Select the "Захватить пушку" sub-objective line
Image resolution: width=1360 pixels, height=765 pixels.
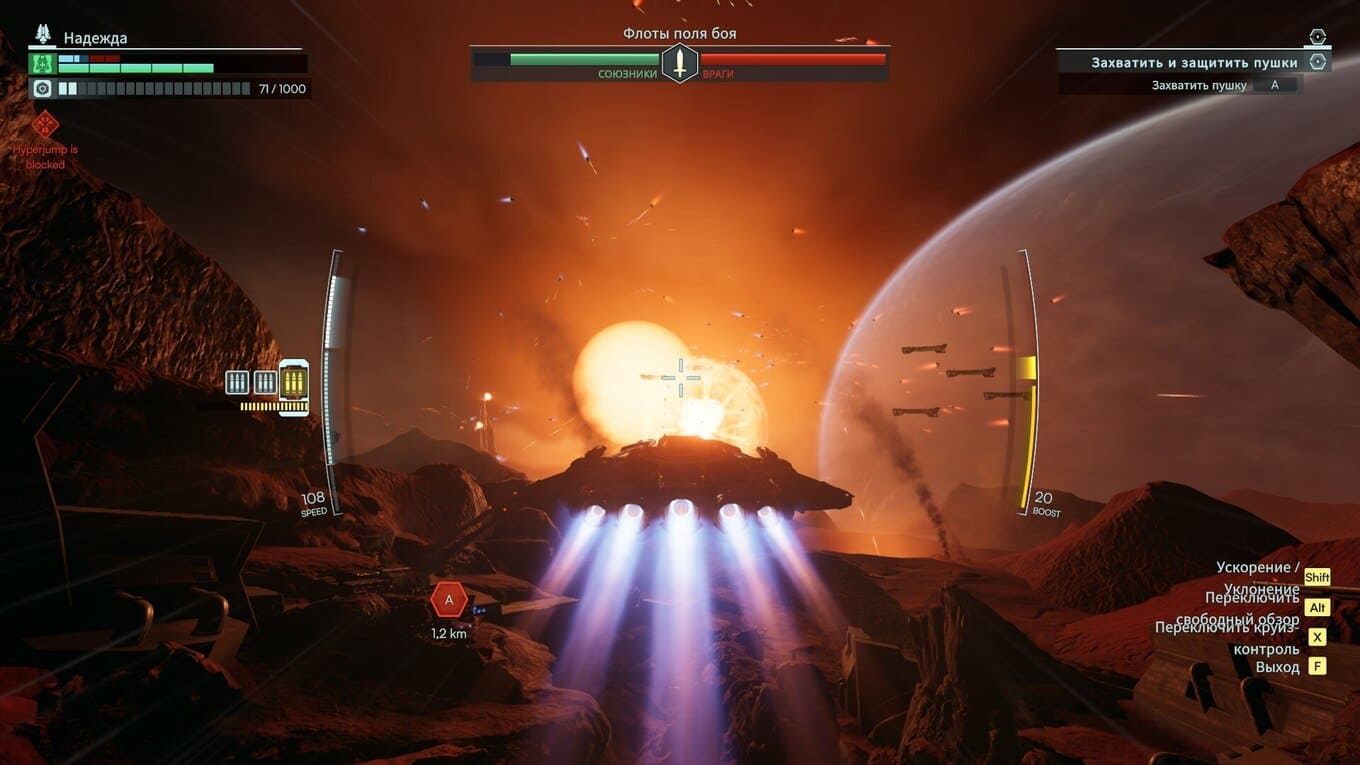click(x=1199, y=86)
